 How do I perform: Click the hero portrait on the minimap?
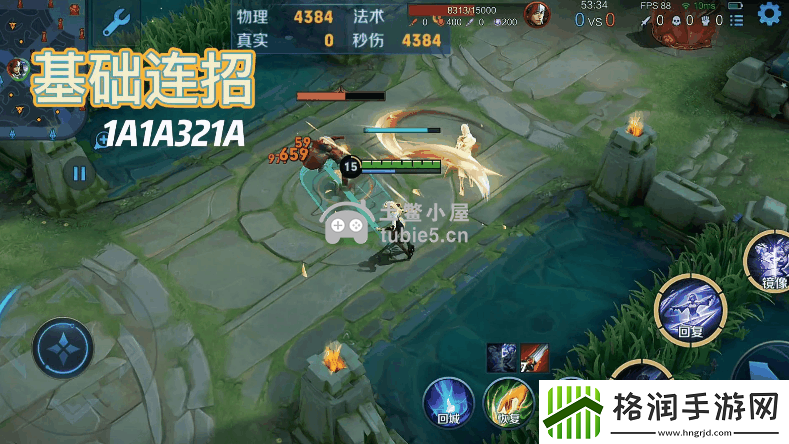coord(18,69)
